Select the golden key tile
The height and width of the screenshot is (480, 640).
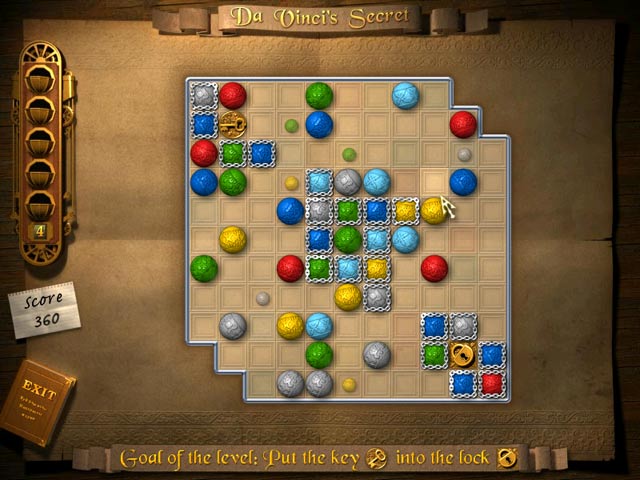point(233,124)
